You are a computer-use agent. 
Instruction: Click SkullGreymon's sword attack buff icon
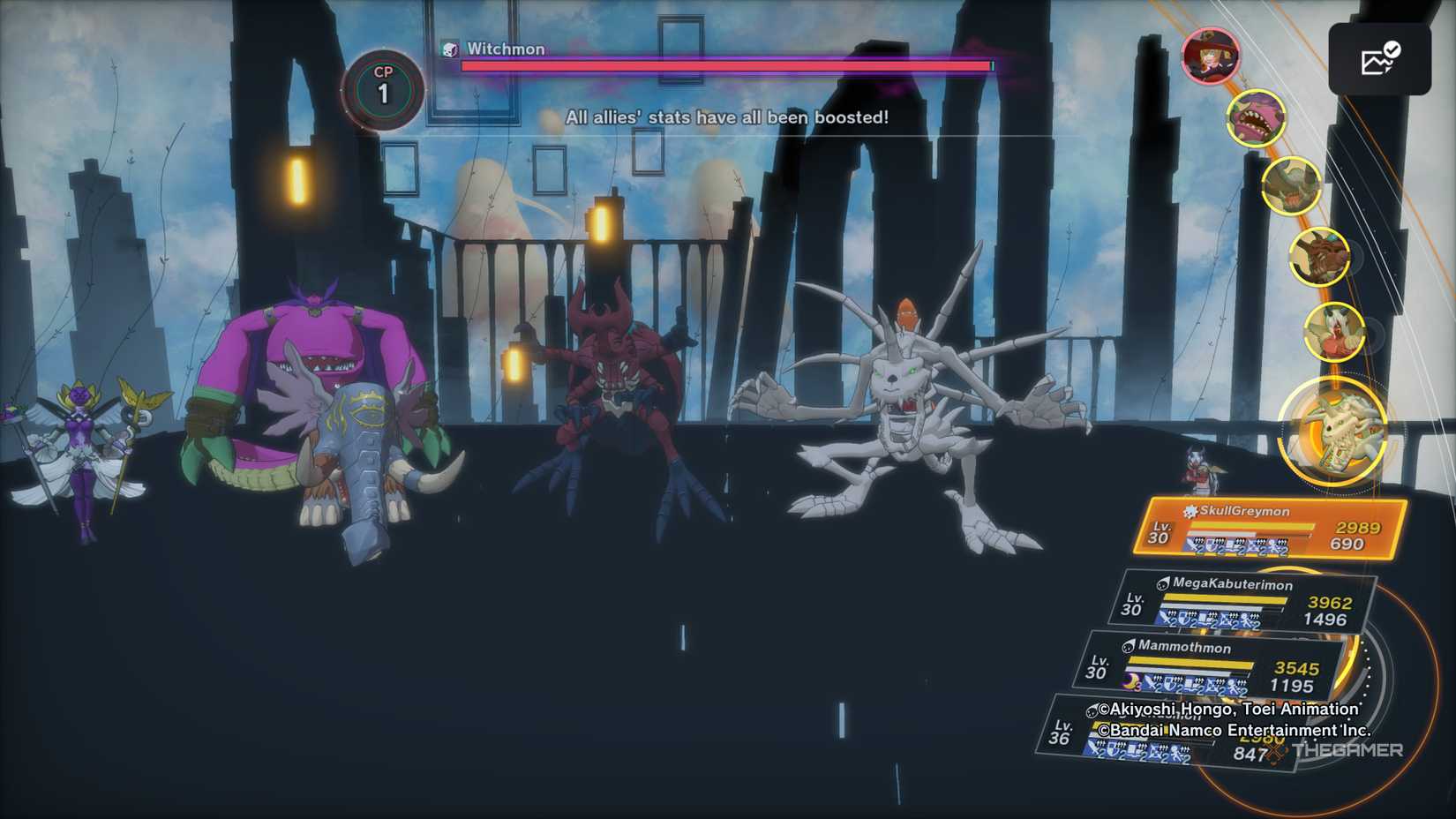tap(1190, 543)
